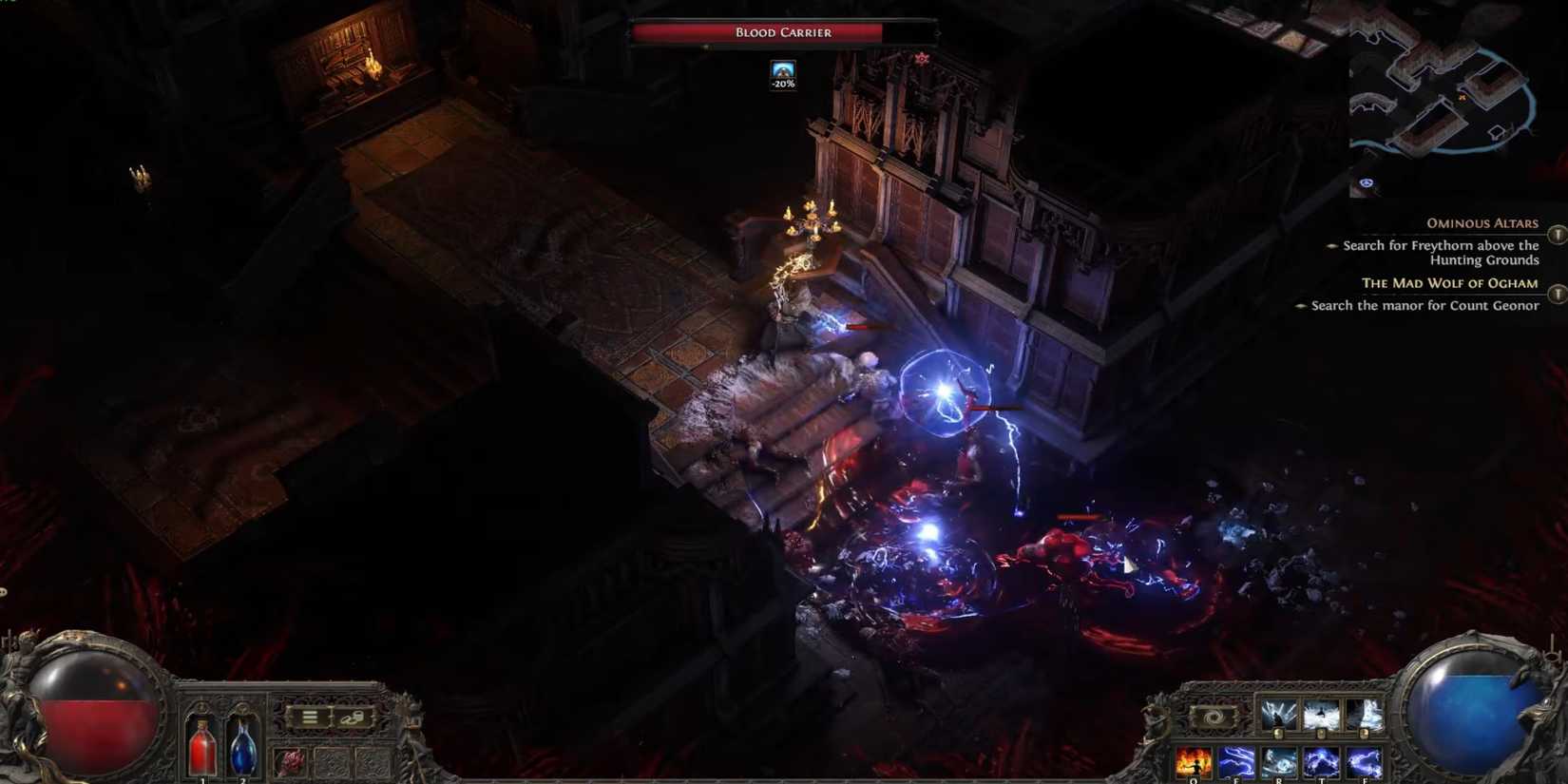Select the fire spell on the Q slot
The height and width of the screenshot is (784, 1568).
1193,760
